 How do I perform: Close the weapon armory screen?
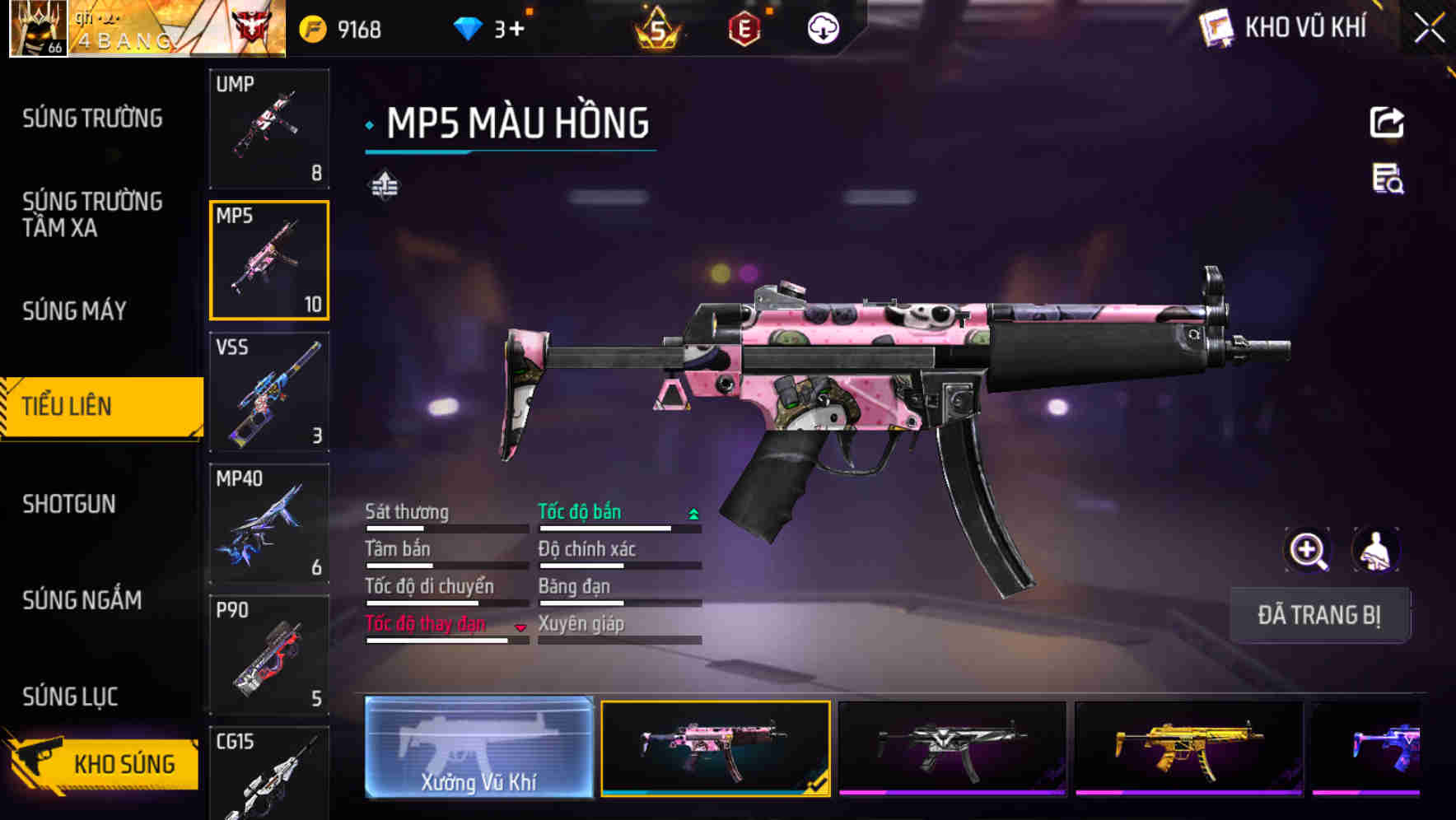tap(1429, 29)
